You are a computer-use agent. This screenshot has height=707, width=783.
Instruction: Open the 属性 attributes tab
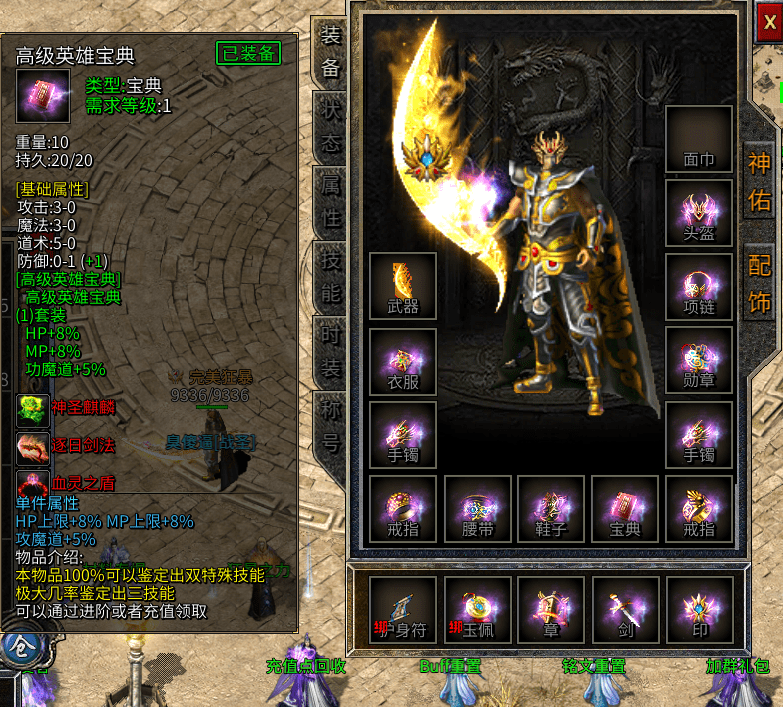pyautogui.click(x=329, y=201)
